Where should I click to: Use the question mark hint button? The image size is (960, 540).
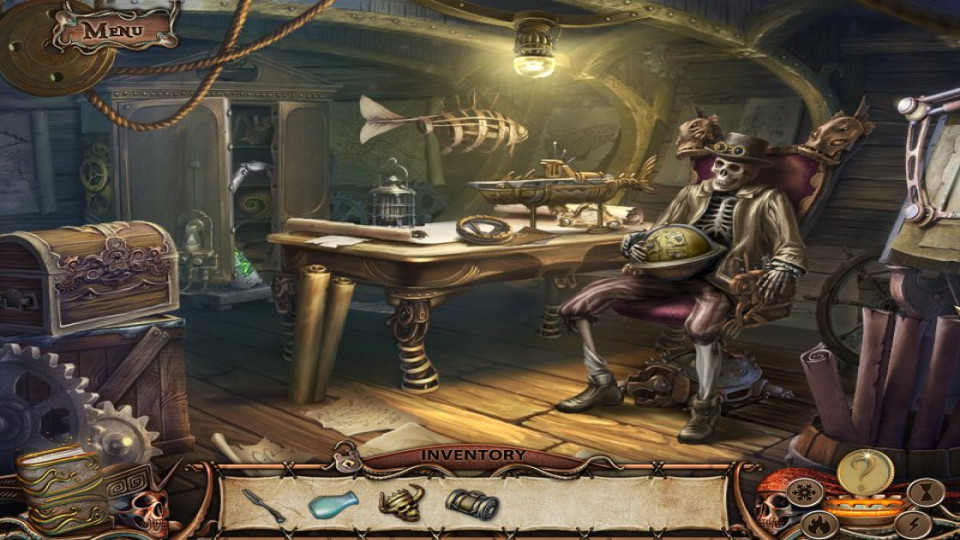[865, 470]
